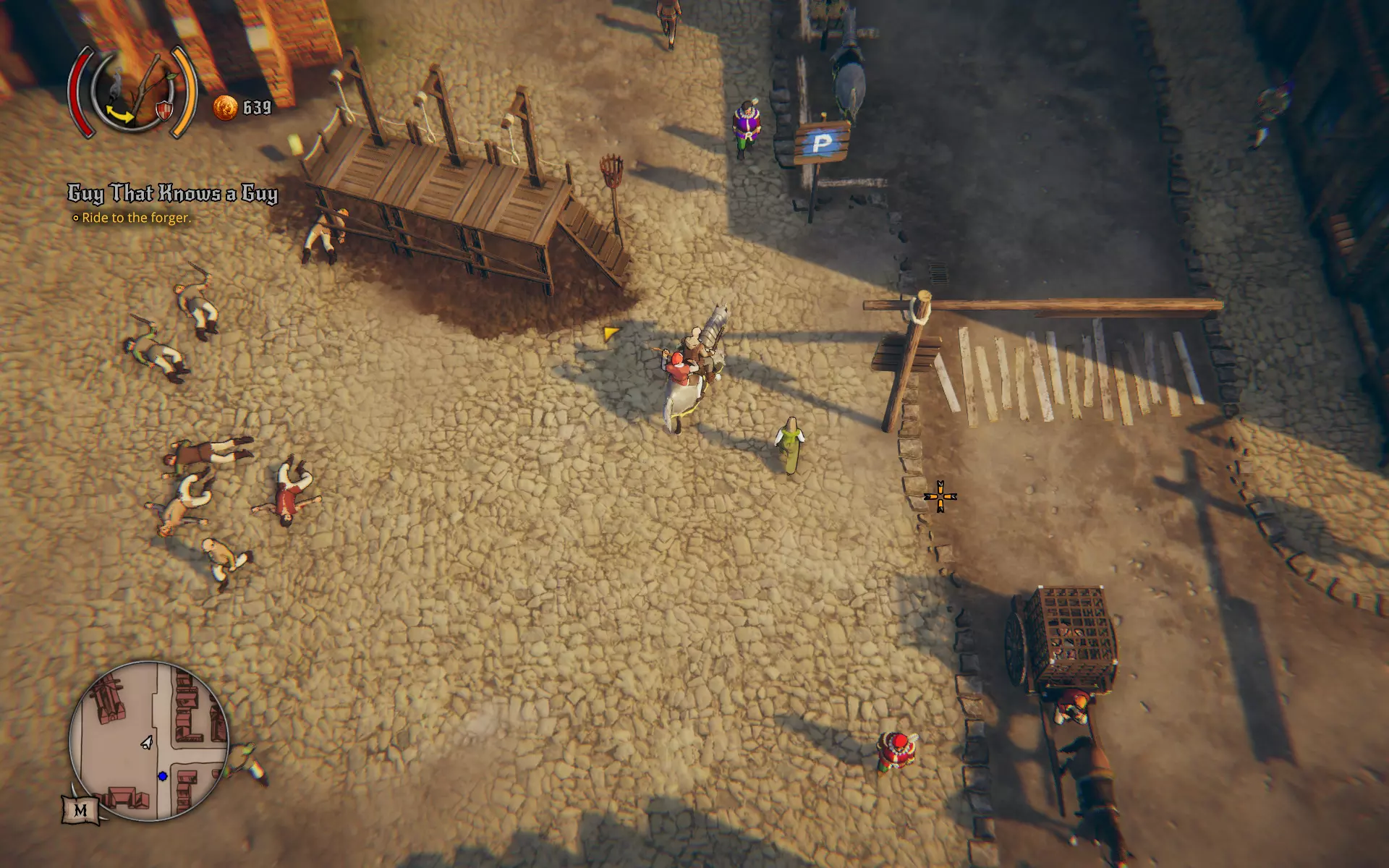Screen dimensions: 1389x868
Task: Open the circular town minimap
Action: point(149,740)
